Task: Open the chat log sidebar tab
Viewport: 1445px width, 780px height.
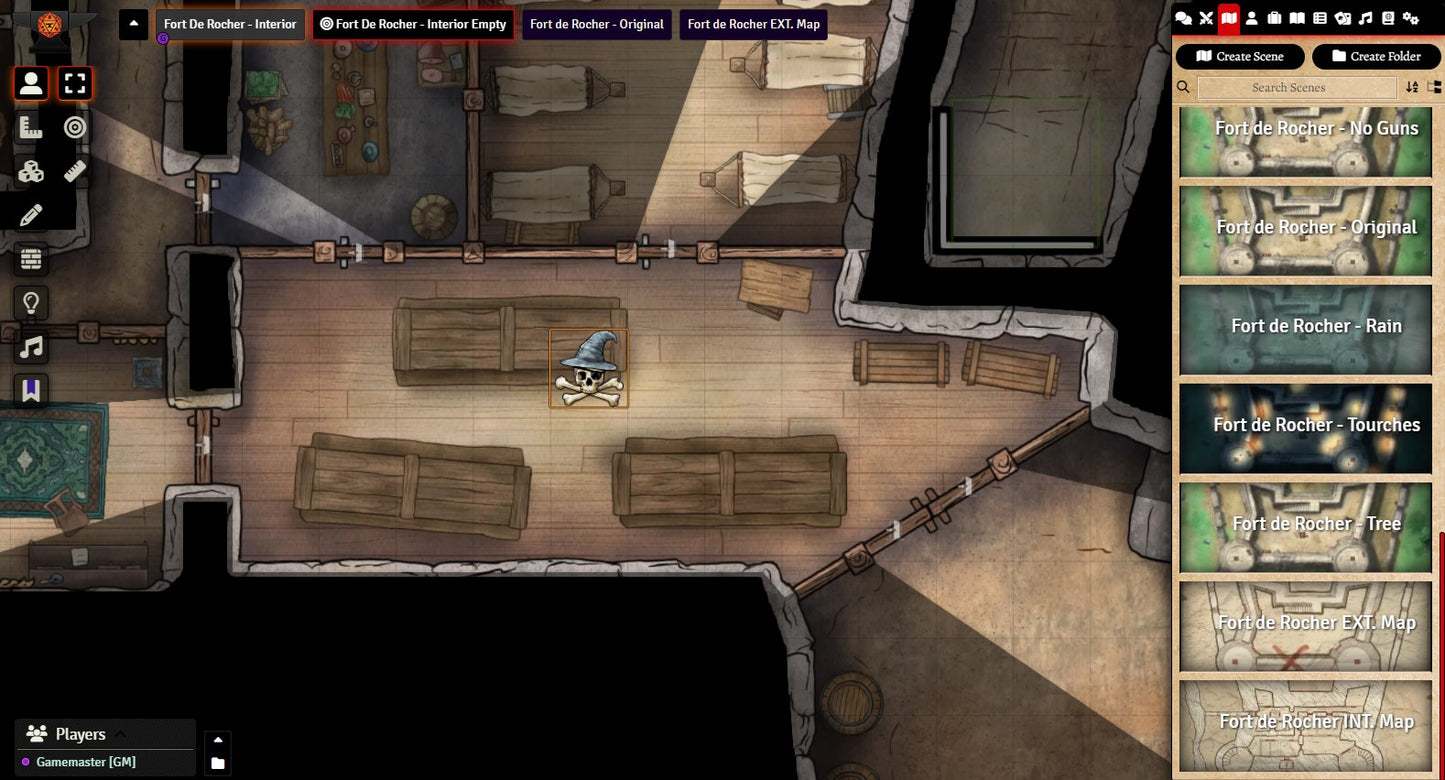Action: (1183, 18)
